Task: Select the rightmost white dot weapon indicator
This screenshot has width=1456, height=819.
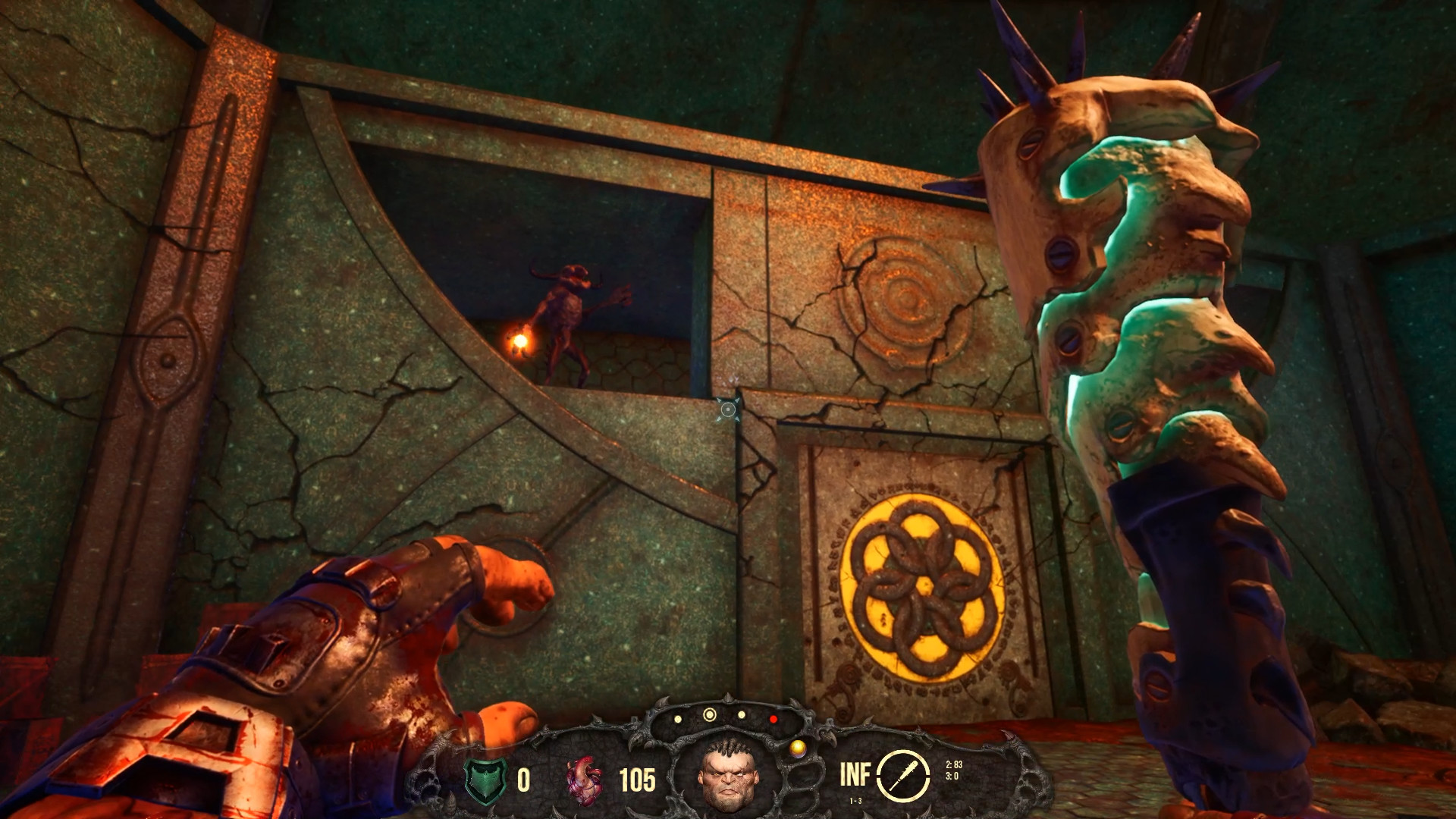Action: 742,714
